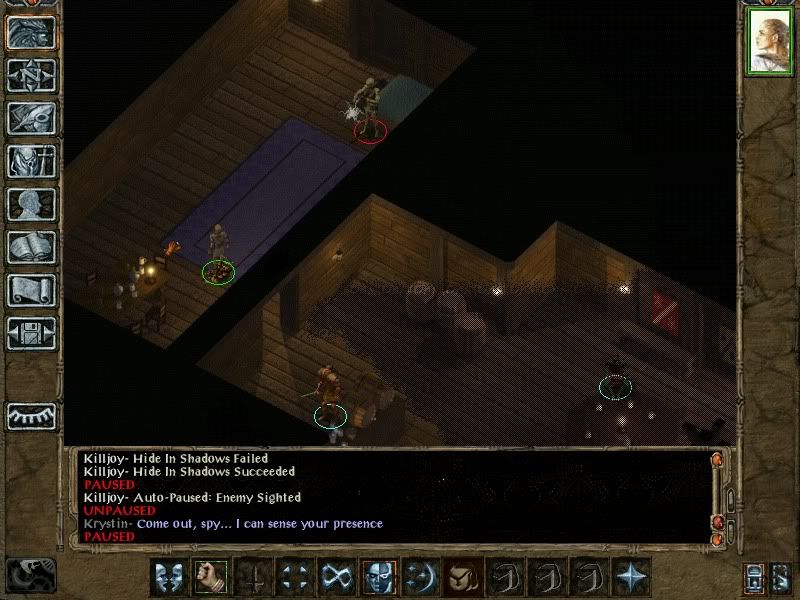Select the character portrait in the sidebar
This screenshot has height=600, width=800.
(769, 43)
